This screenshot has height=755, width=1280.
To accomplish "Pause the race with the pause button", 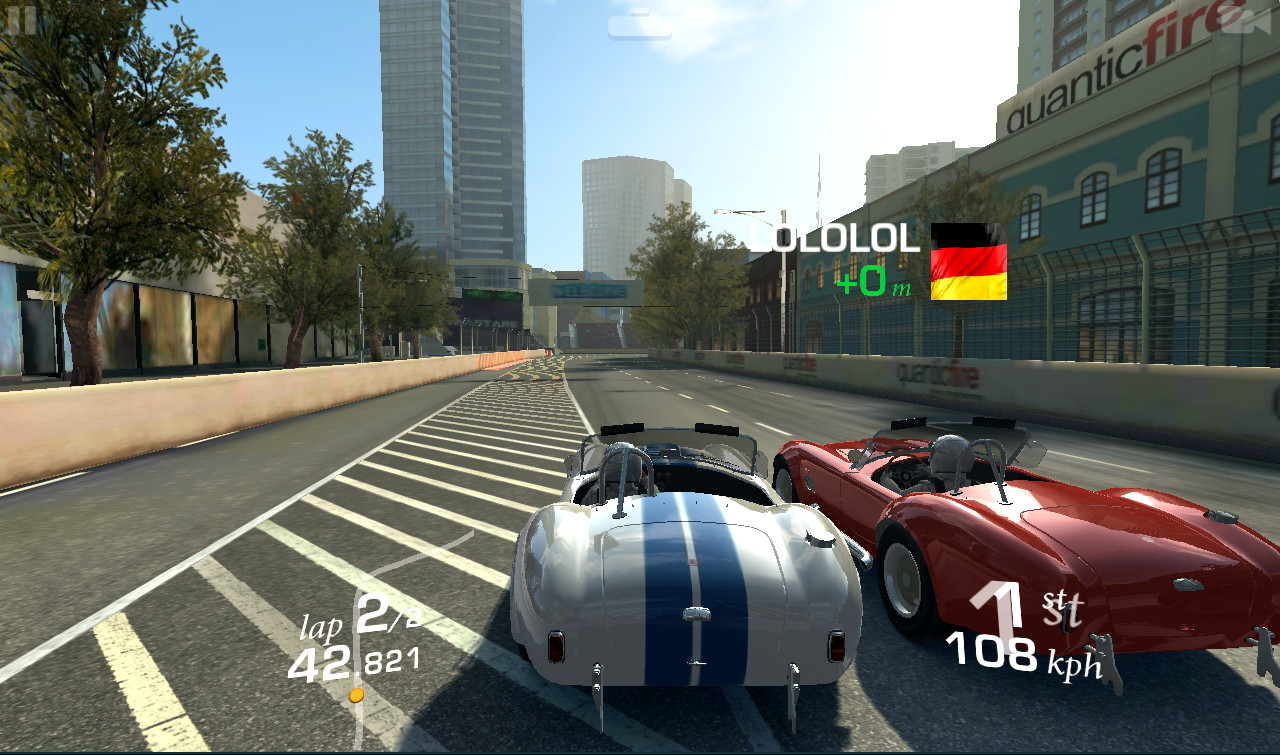I will pyautogui.click(x=21, y=17).
